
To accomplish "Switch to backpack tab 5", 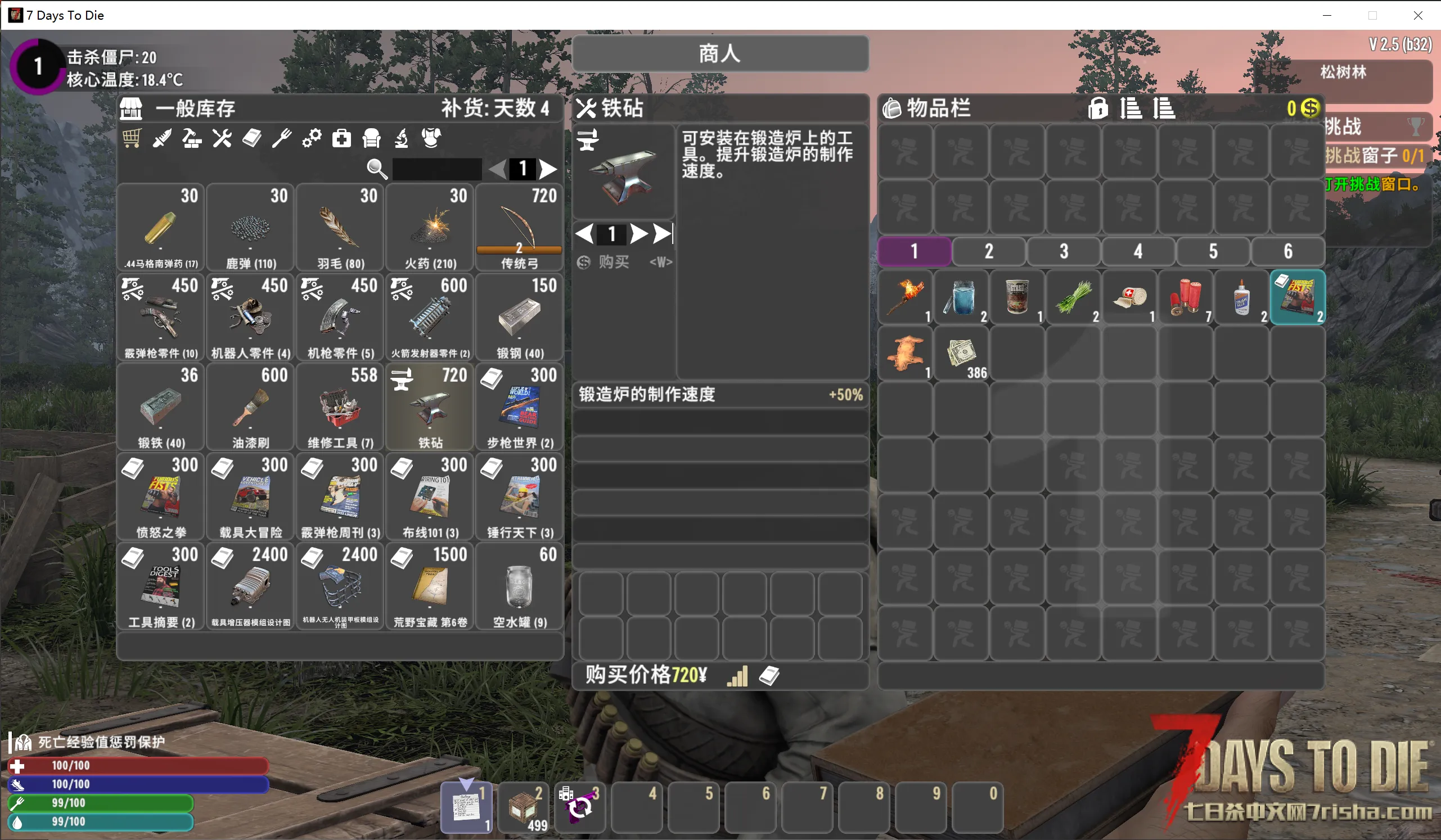I will coord(1213,251).
